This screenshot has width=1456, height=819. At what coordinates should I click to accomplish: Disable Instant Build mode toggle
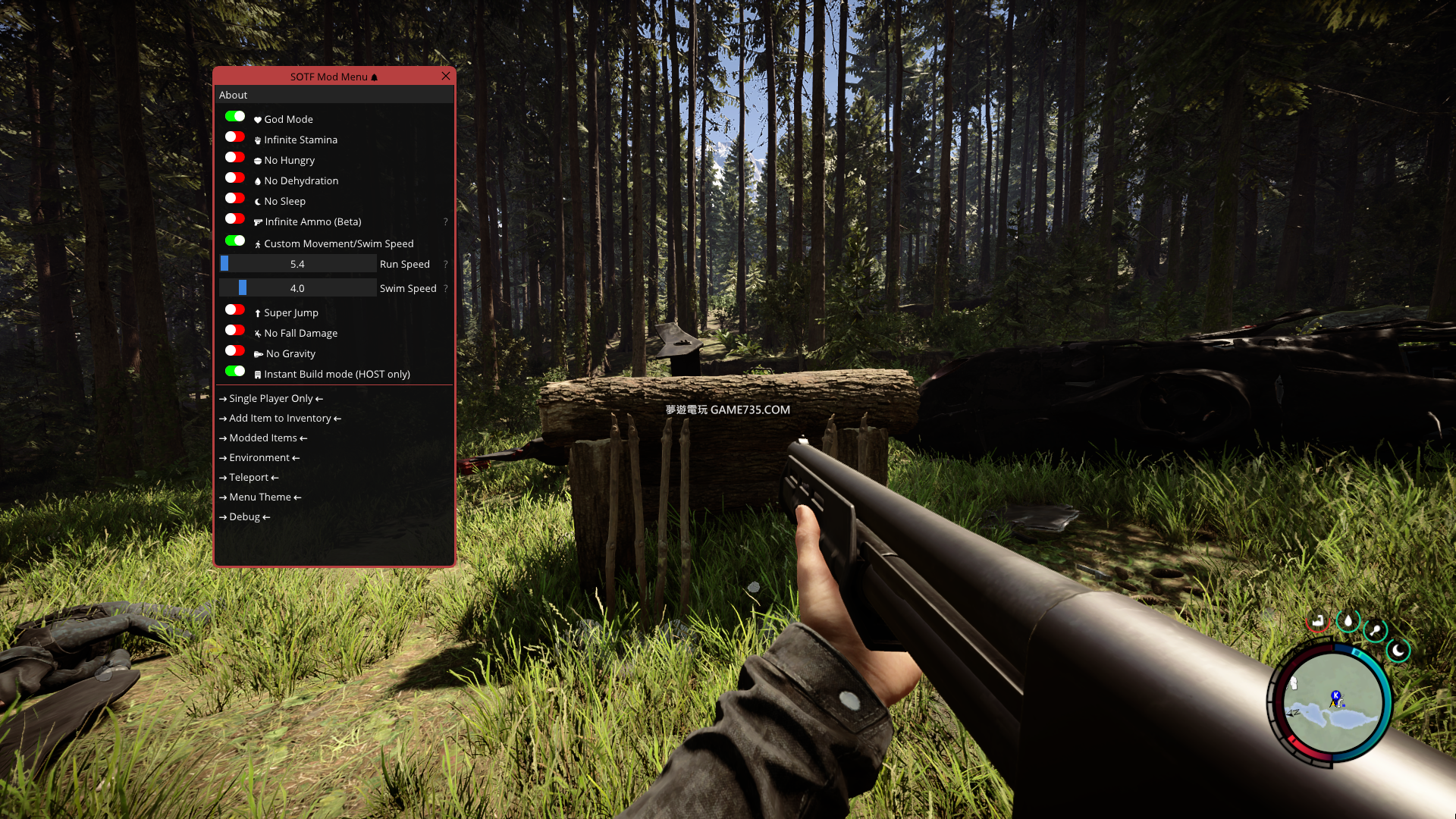[x=235, y=372]
